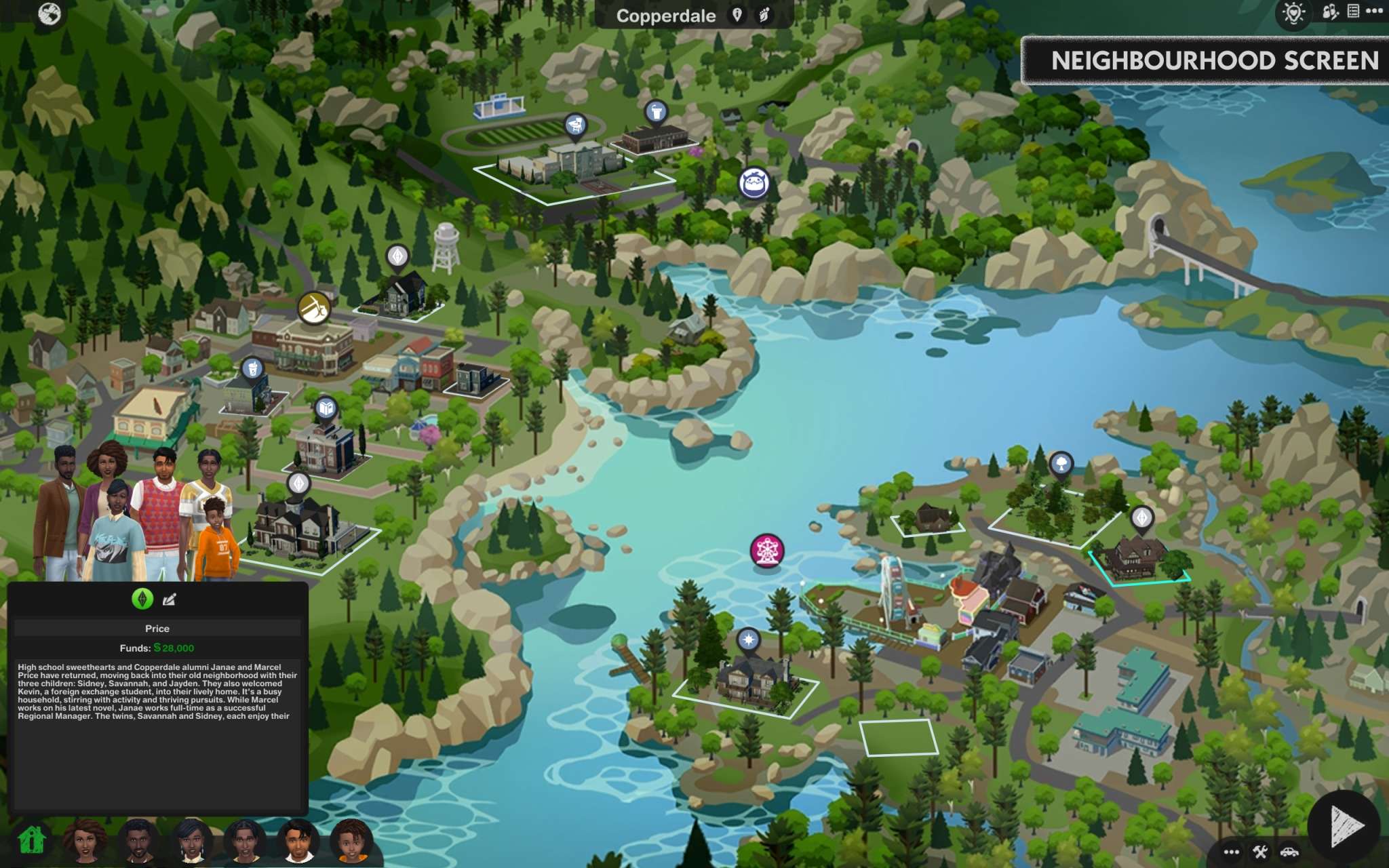1389x868 pixels.
Task: Click the green house info icon
Action: [x=31, y=841]
